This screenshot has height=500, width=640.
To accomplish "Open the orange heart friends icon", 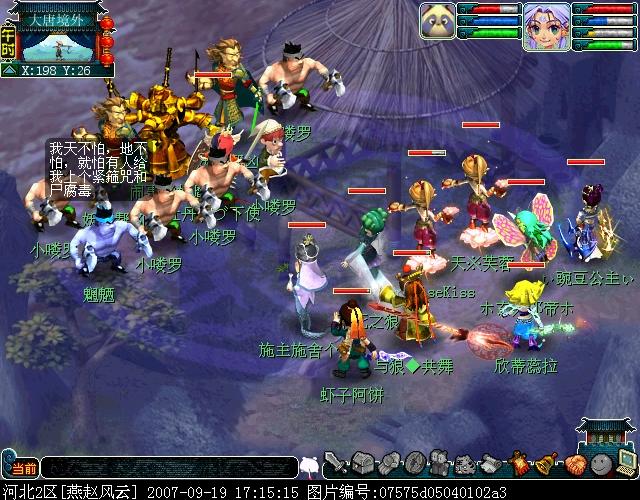I will tap(574, 464).
